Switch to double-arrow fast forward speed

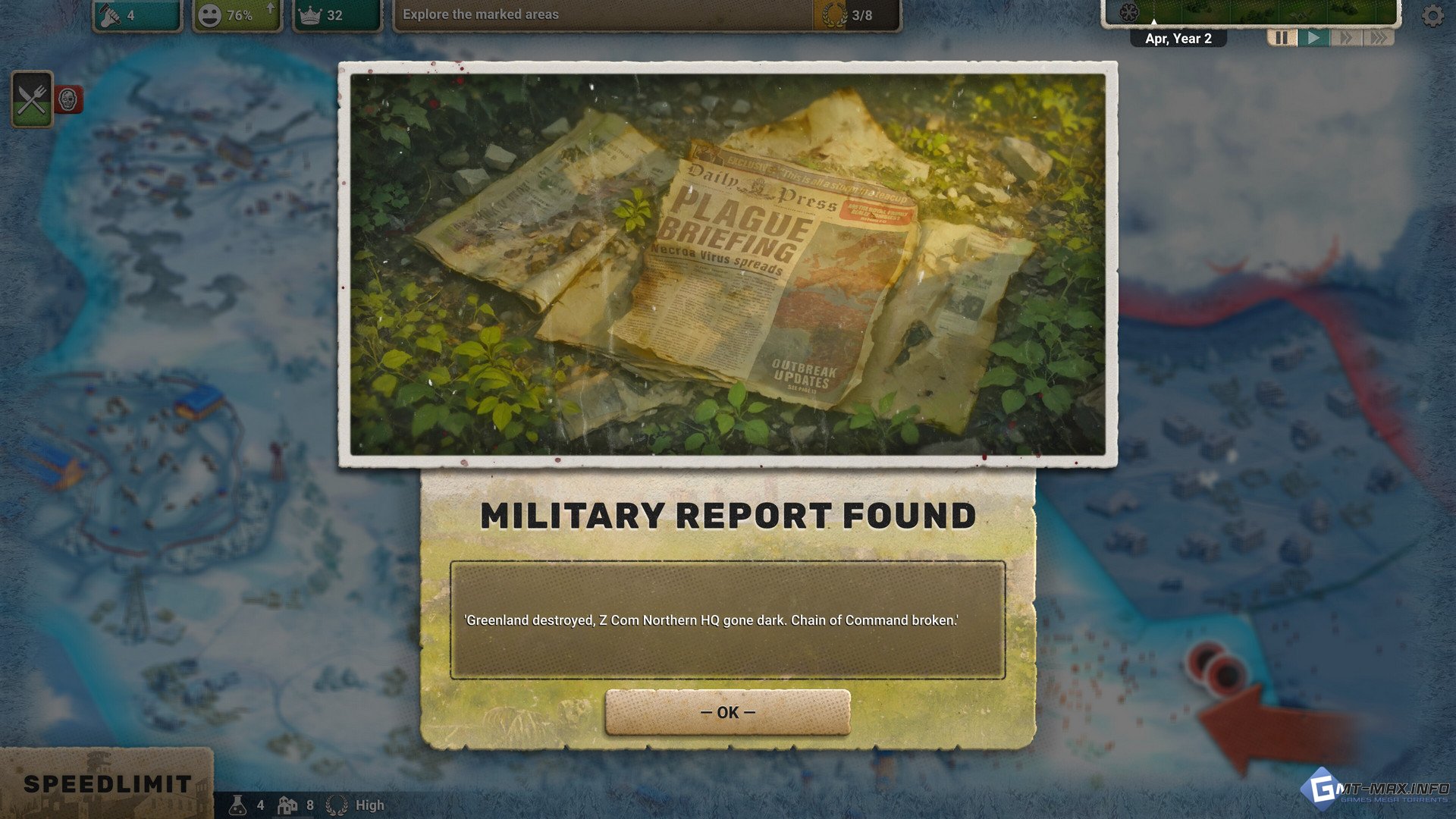(x=1346, y=38)
